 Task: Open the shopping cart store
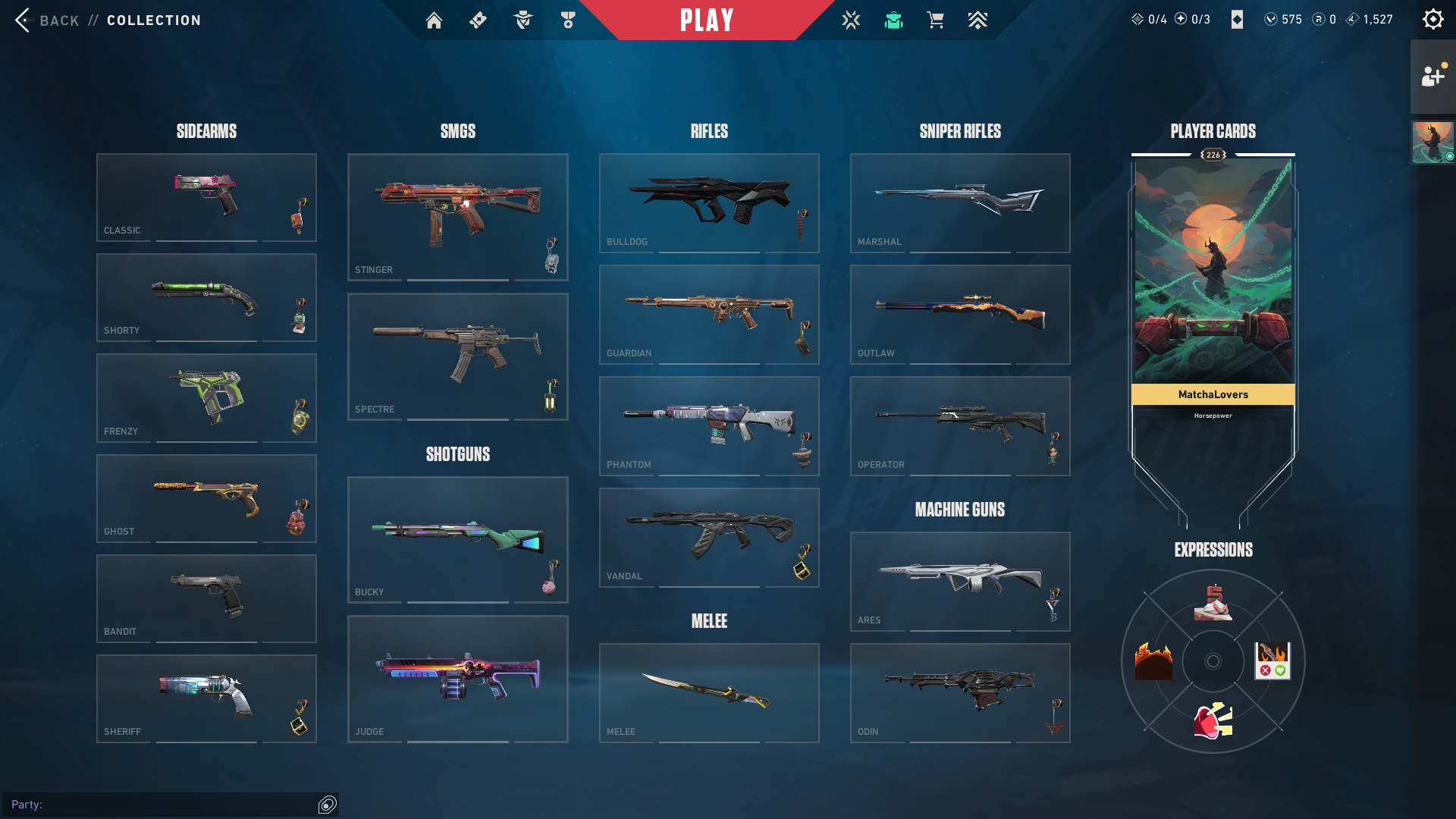(935, 20)
